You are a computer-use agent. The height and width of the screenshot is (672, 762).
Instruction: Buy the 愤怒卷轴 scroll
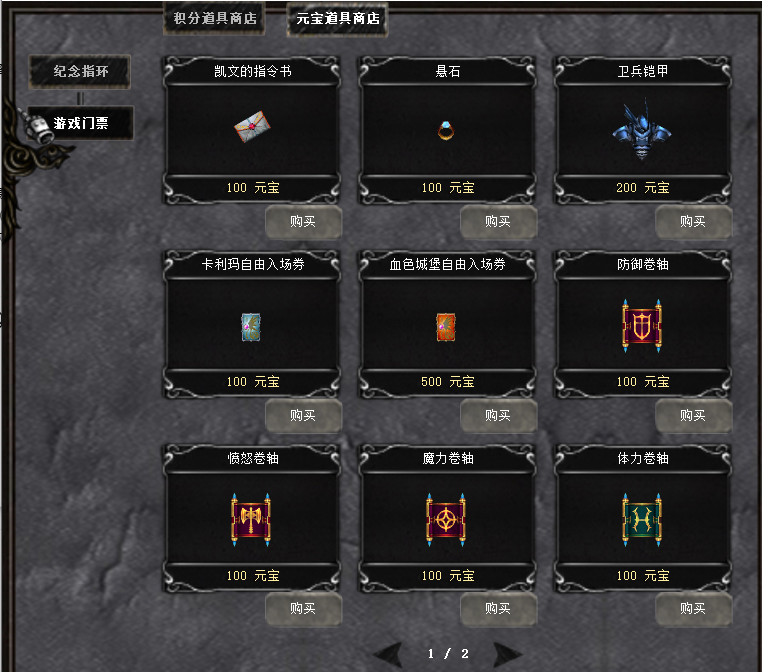click(x=303, y=608)
